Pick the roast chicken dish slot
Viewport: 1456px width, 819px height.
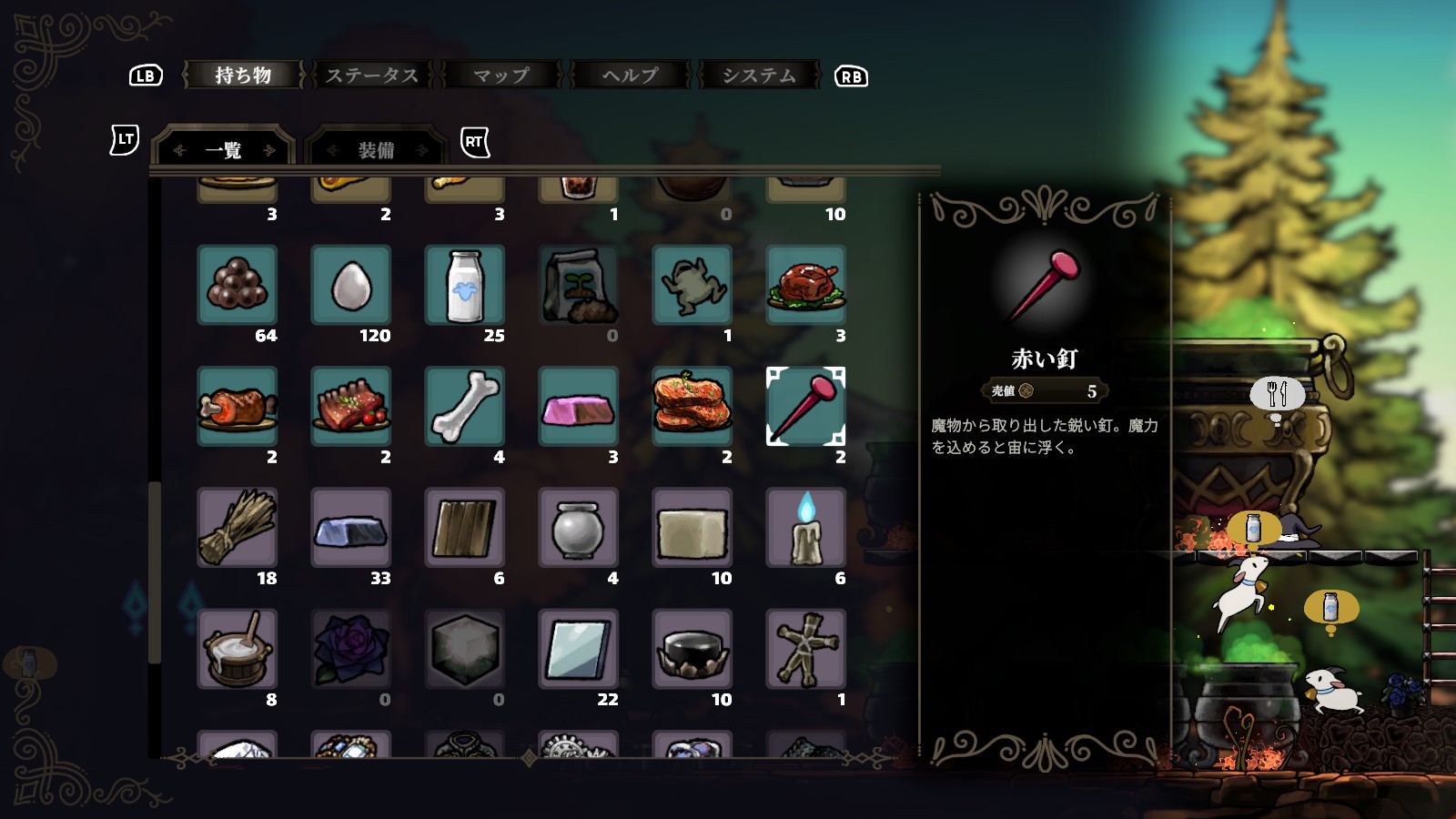(x=806, y=286)
